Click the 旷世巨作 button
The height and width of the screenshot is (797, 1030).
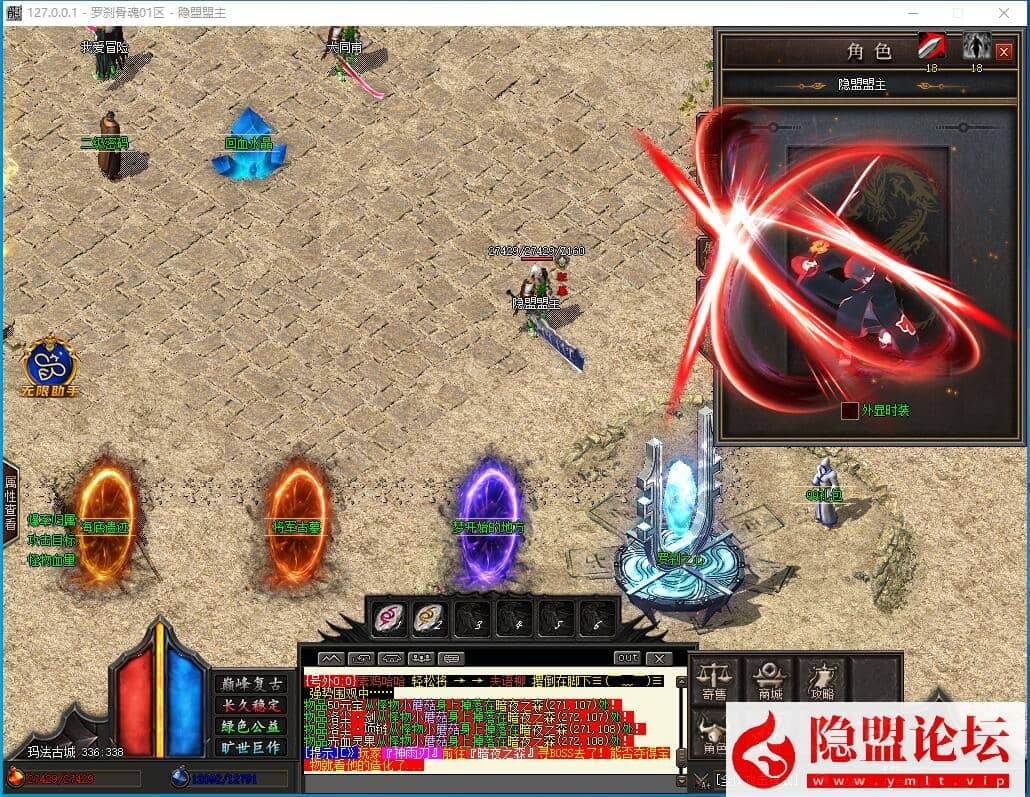(x=250, y=747)
